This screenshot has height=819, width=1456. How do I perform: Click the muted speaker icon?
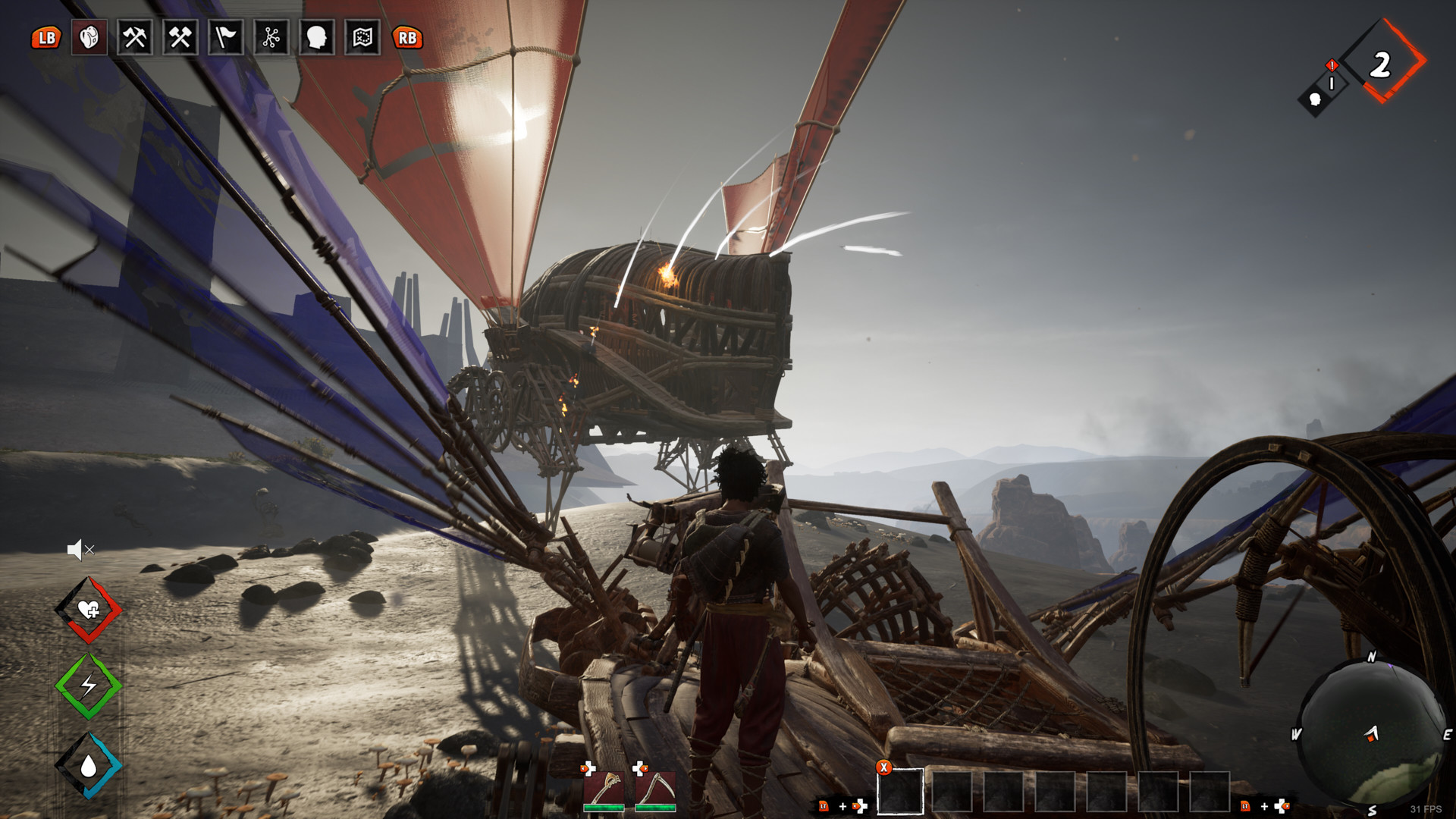pyautogui.click(x=82, y=551)
